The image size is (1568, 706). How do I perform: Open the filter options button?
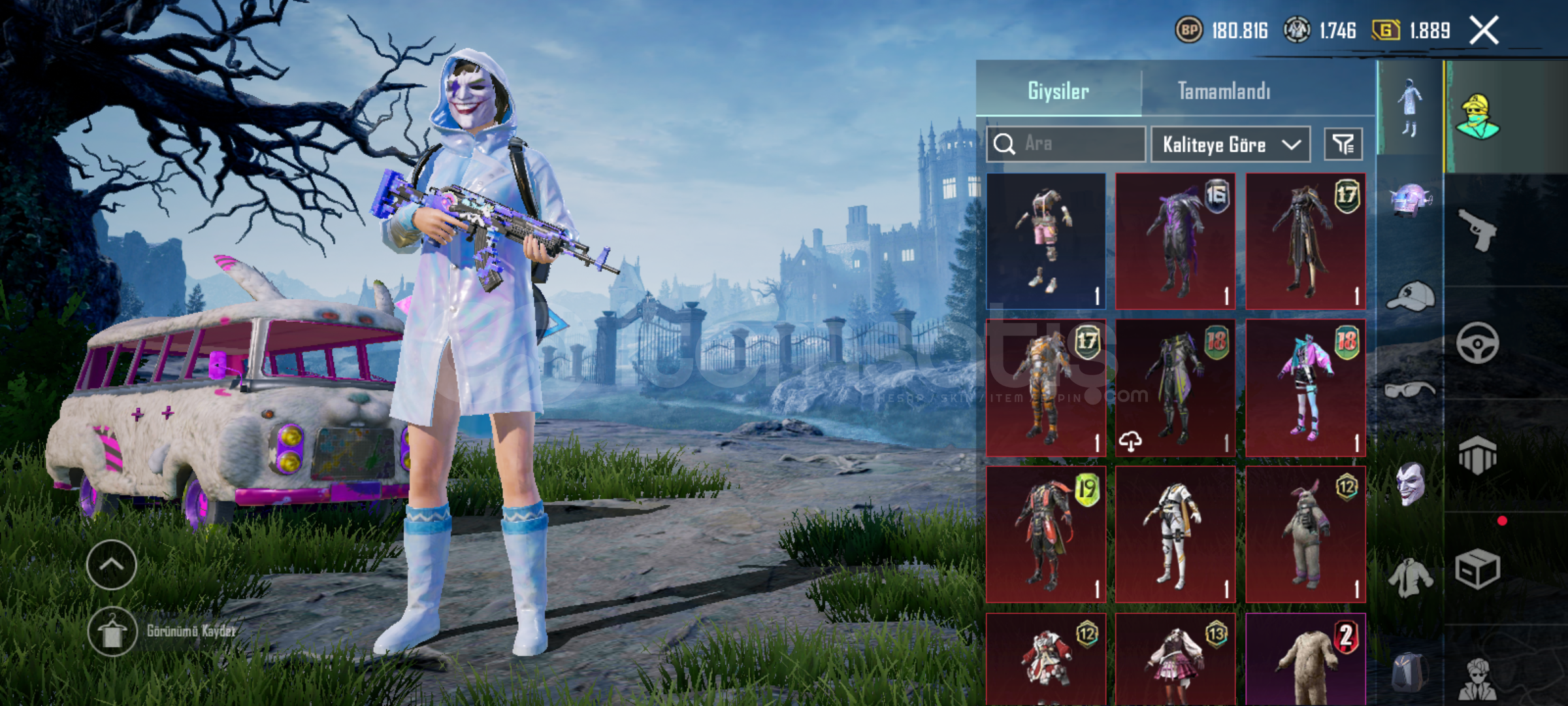point(1343,144)
